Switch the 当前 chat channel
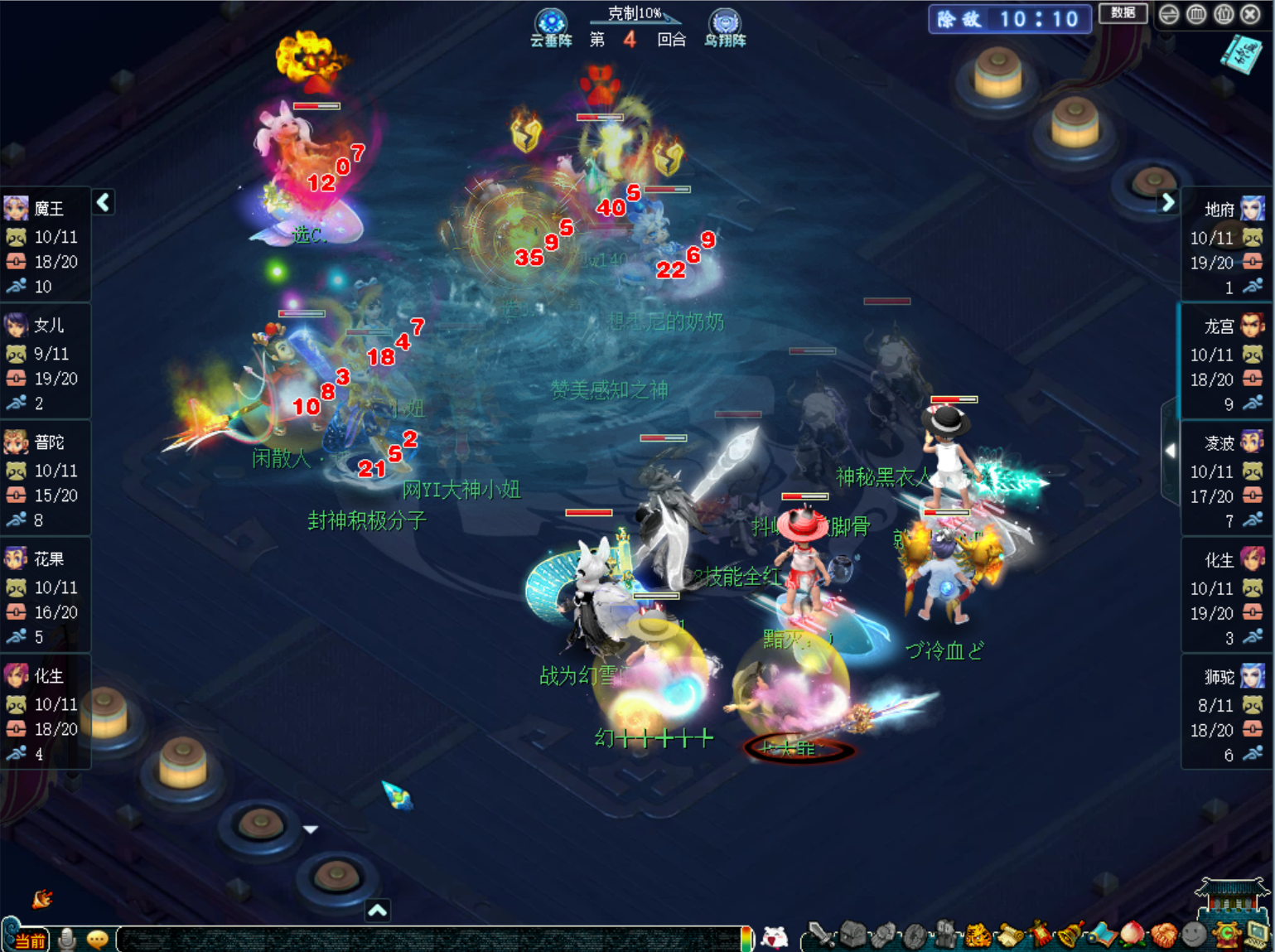The image size is (1275, 952). coord(29,940)
